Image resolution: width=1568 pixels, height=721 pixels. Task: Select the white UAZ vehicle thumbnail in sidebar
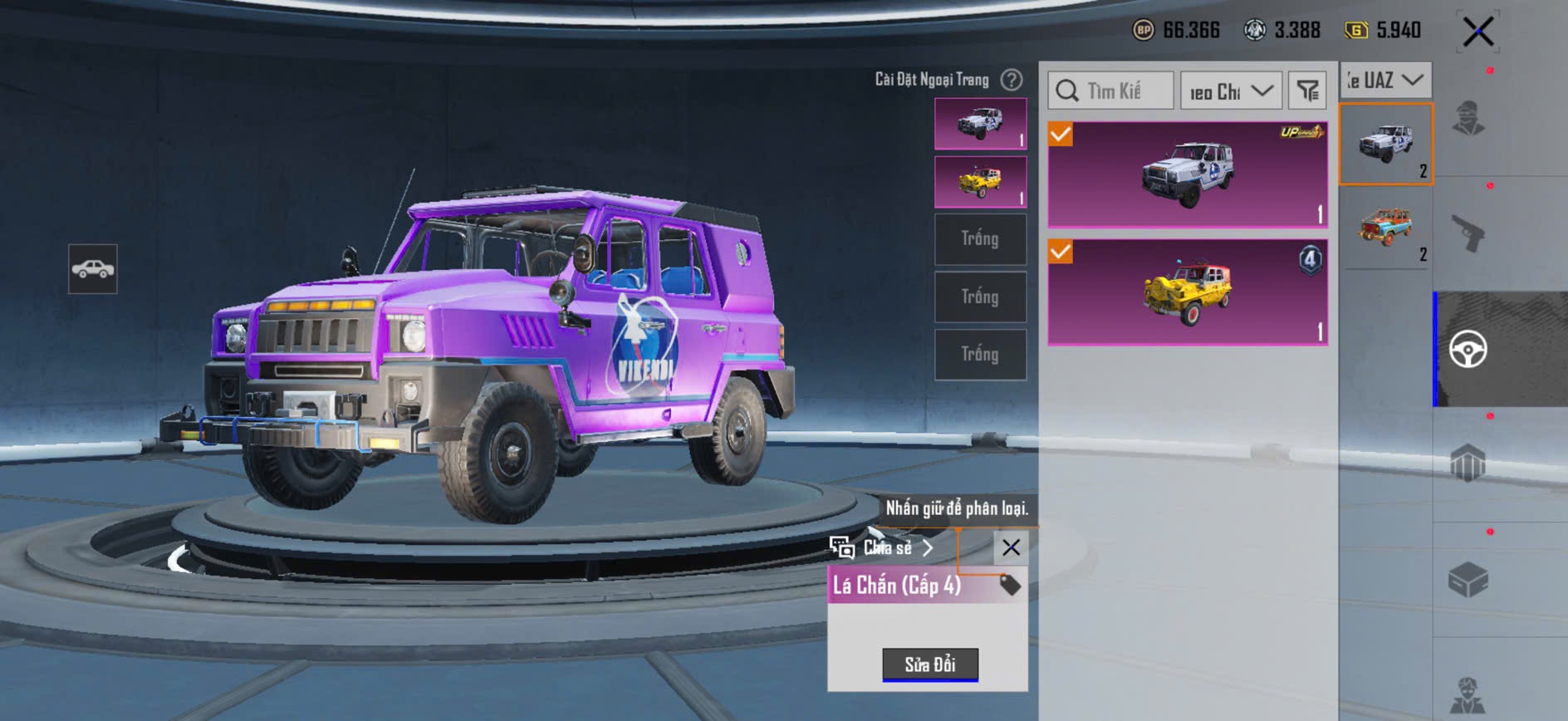point(1385,144)
